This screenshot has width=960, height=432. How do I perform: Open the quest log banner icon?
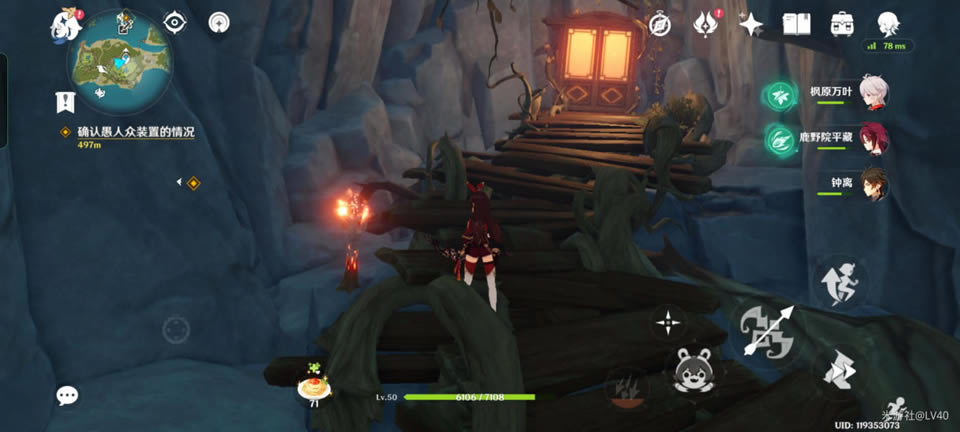tap(66, 101)
